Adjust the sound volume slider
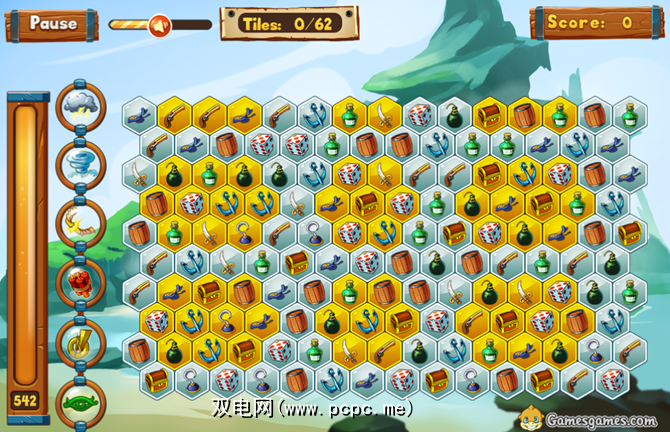 point(158,24)
